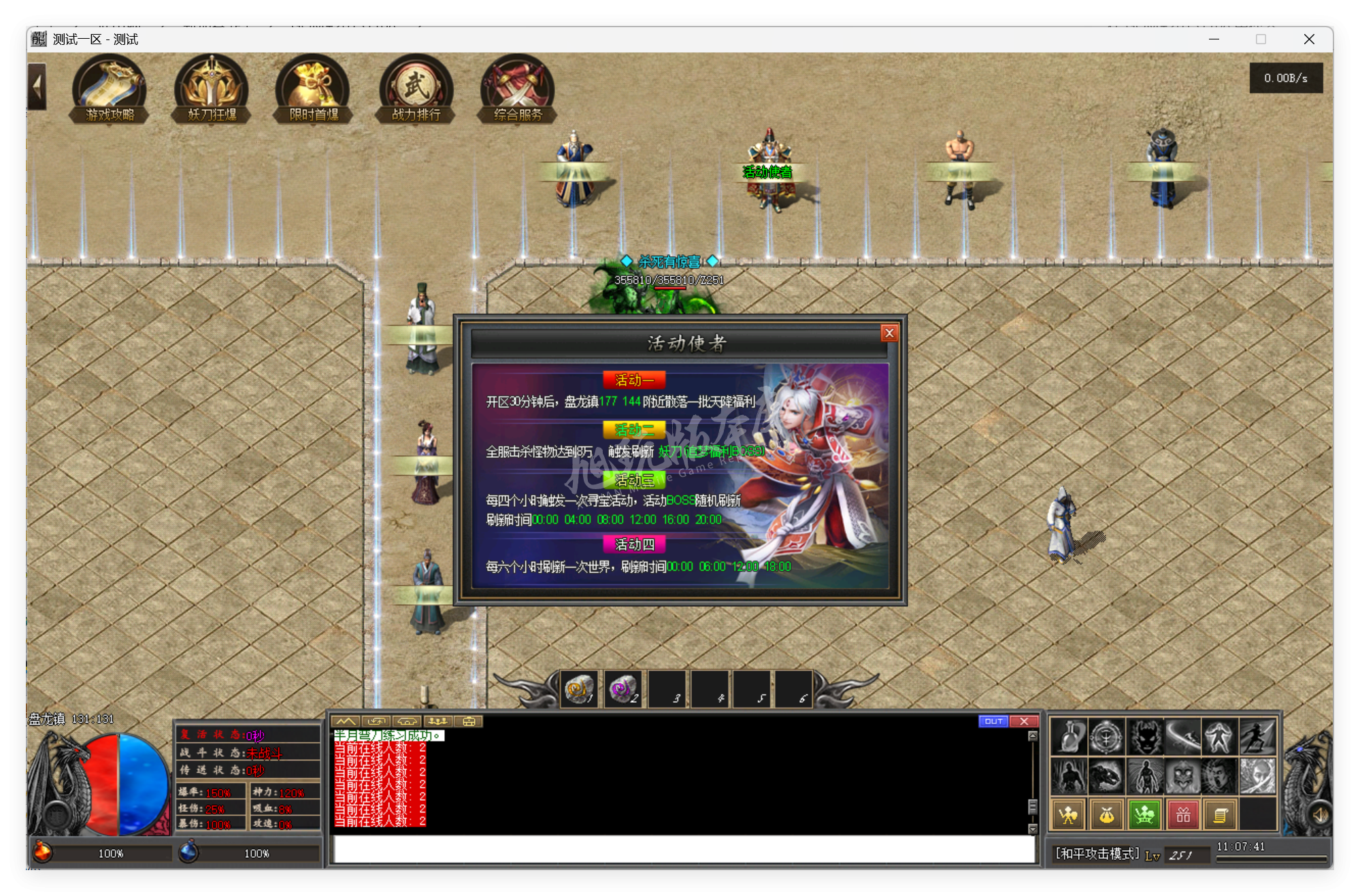Open the quest scroll icon

point(1221,814)
